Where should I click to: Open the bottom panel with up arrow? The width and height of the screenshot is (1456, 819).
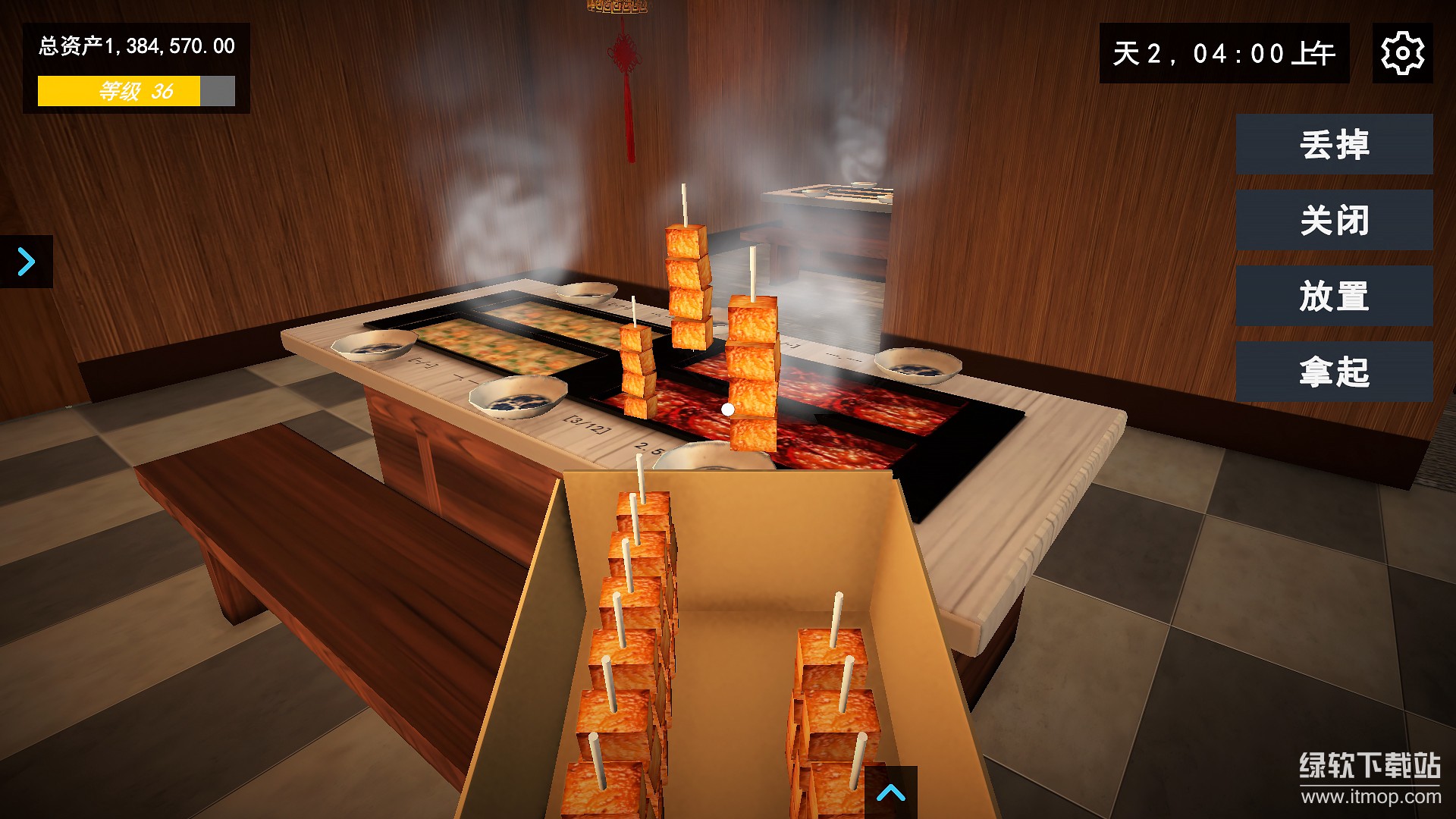tap(891, 793)
